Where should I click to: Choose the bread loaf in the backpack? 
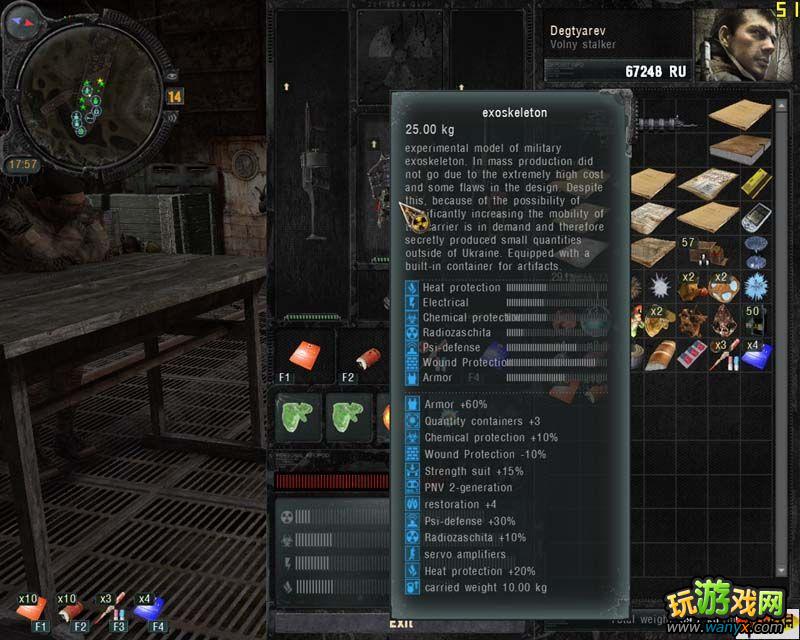tap(661, 354)
